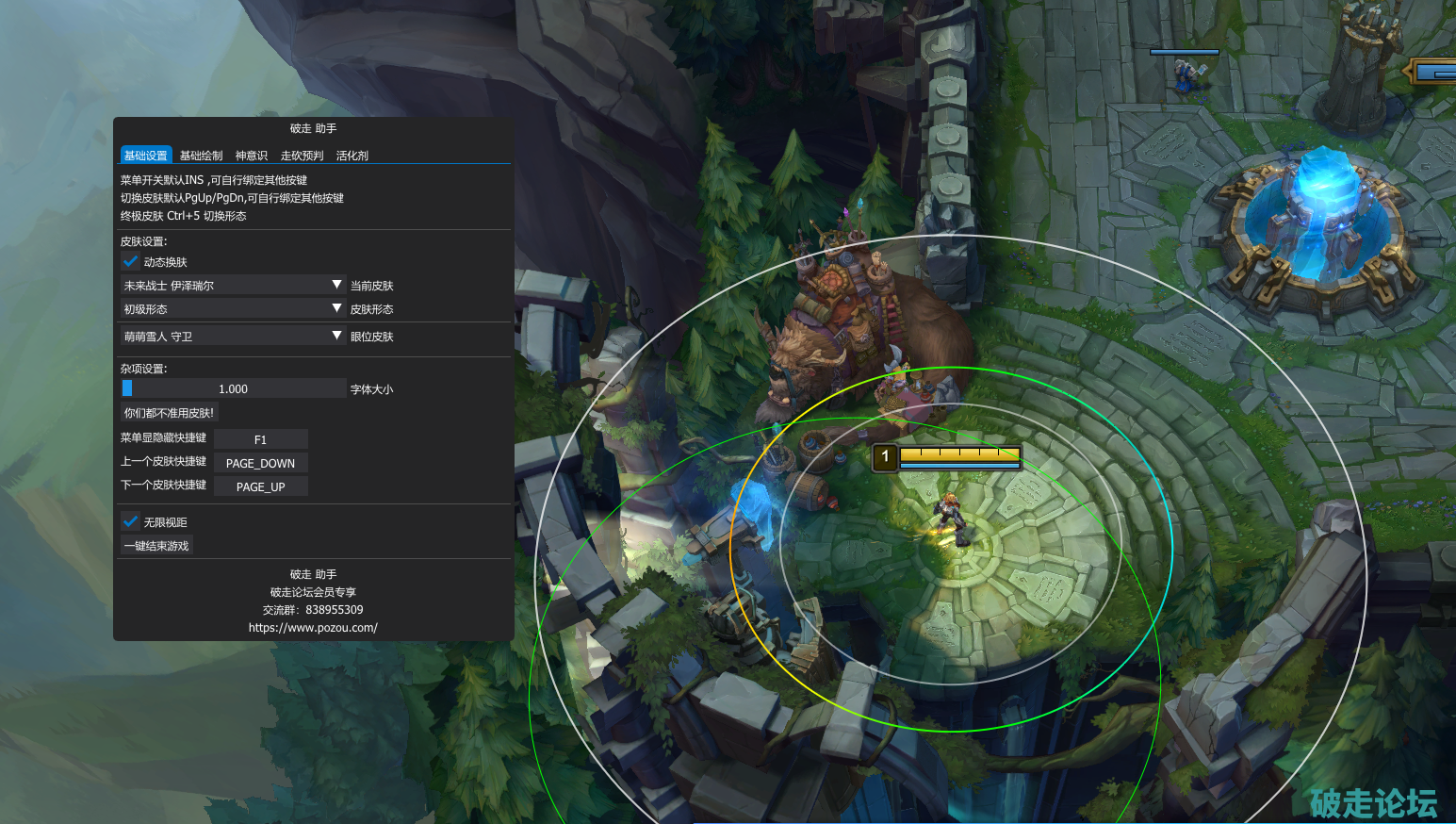
Task: Click the F1 menu show/hide hotkey button
Action: tap(261, 439)
